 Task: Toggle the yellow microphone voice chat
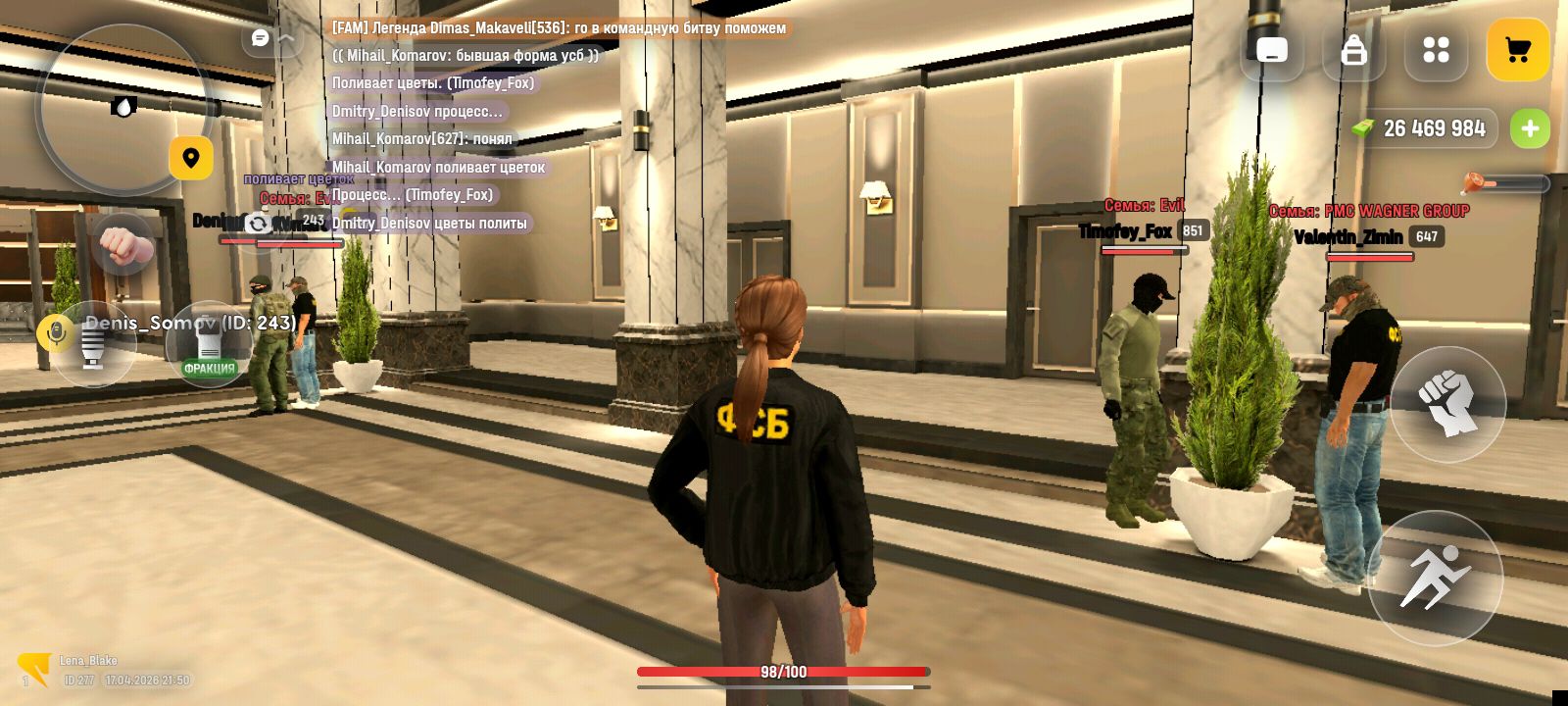click(x=55, y=333)
